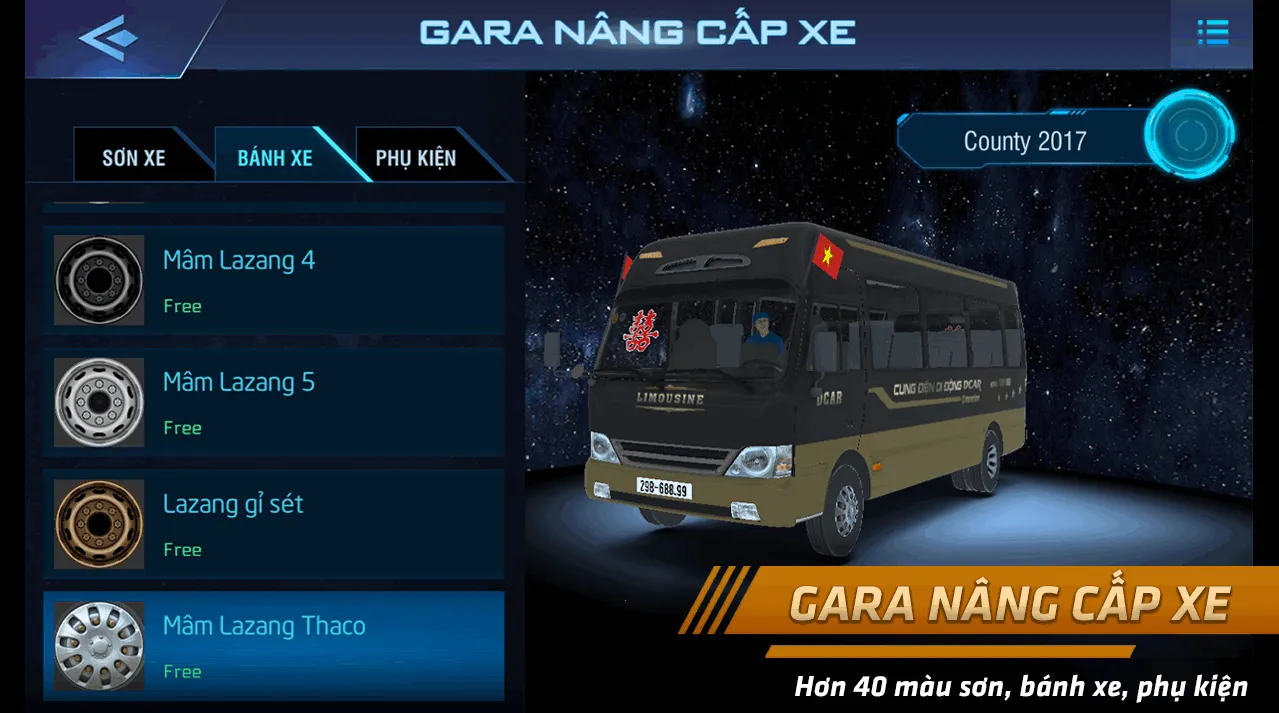The width and height of the screenshot is (1279, 713).
Task: Go back using the arrow button
Action: [108, 36]
